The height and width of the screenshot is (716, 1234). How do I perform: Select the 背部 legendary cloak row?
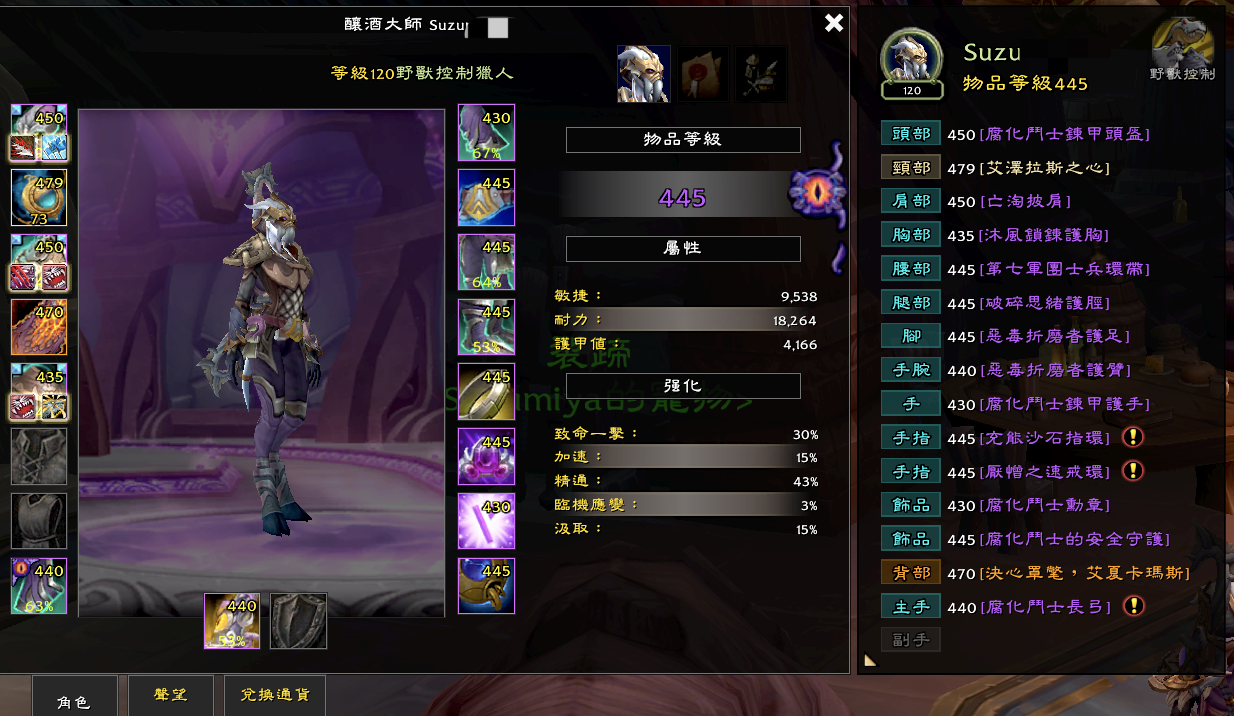point(910,572)
